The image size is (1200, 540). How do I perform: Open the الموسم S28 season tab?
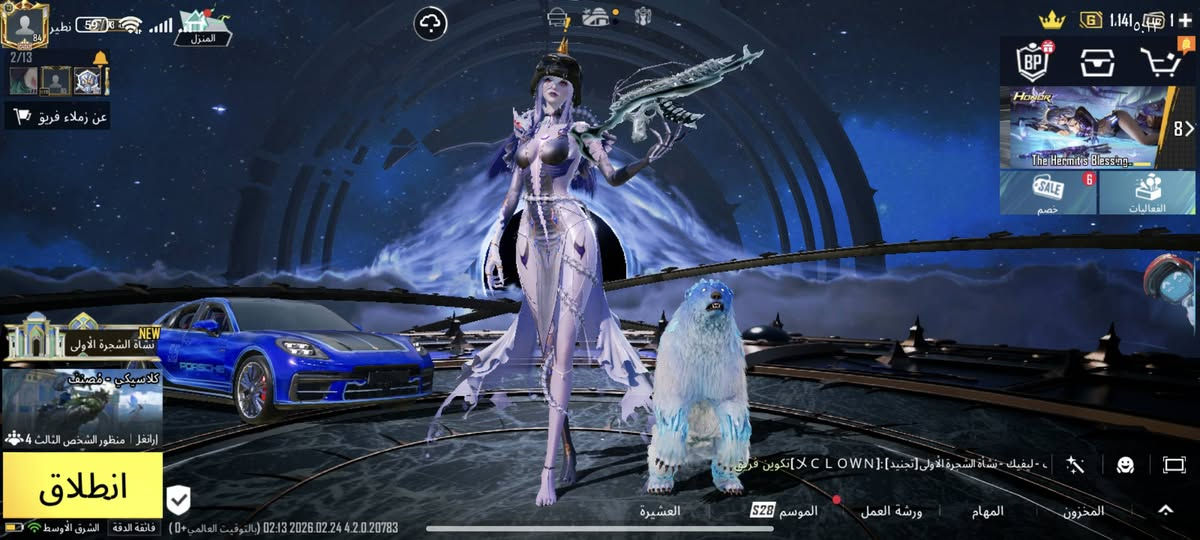[785, 511]
